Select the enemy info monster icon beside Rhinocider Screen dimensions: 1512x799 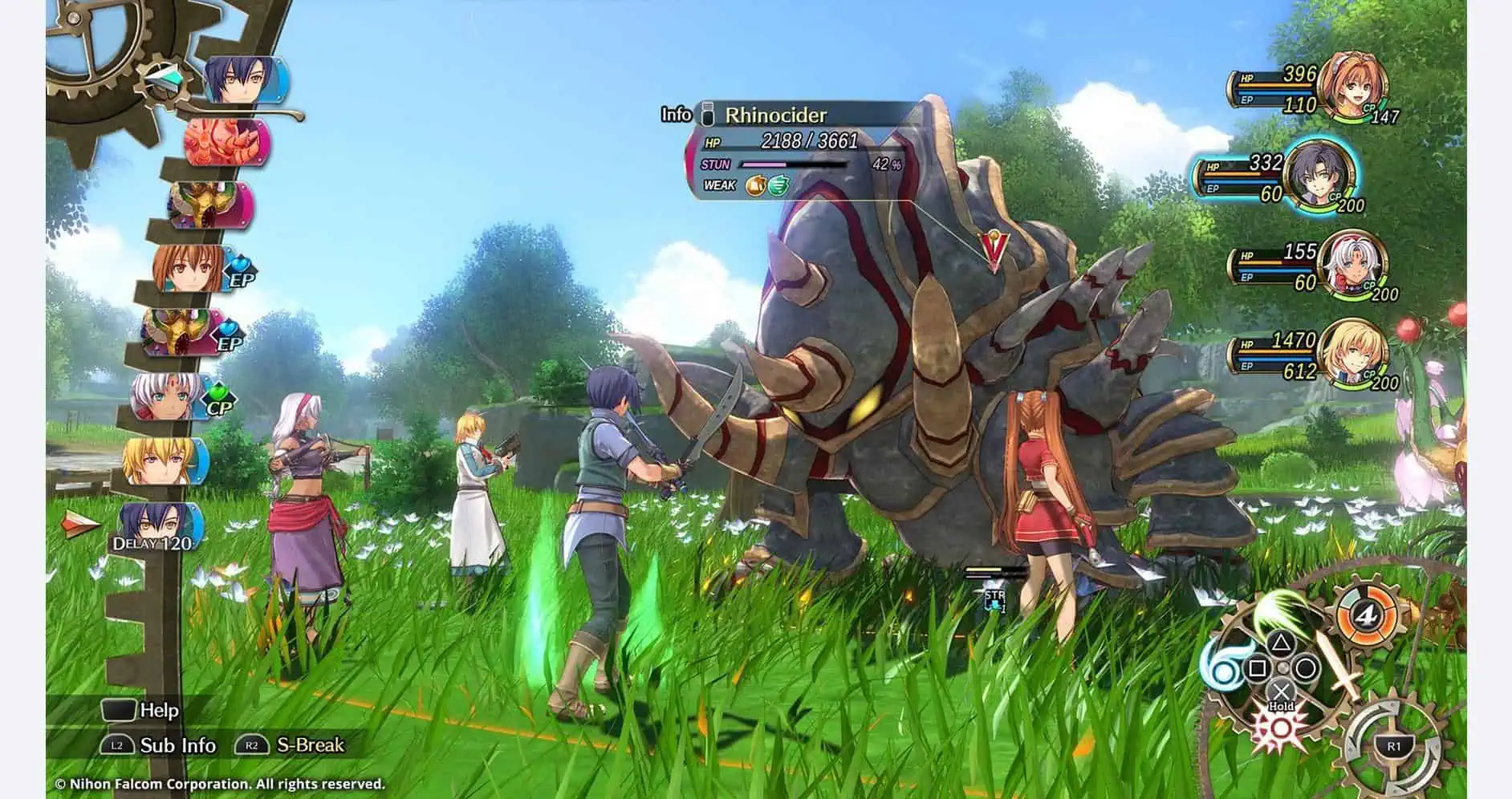[709, 116]
